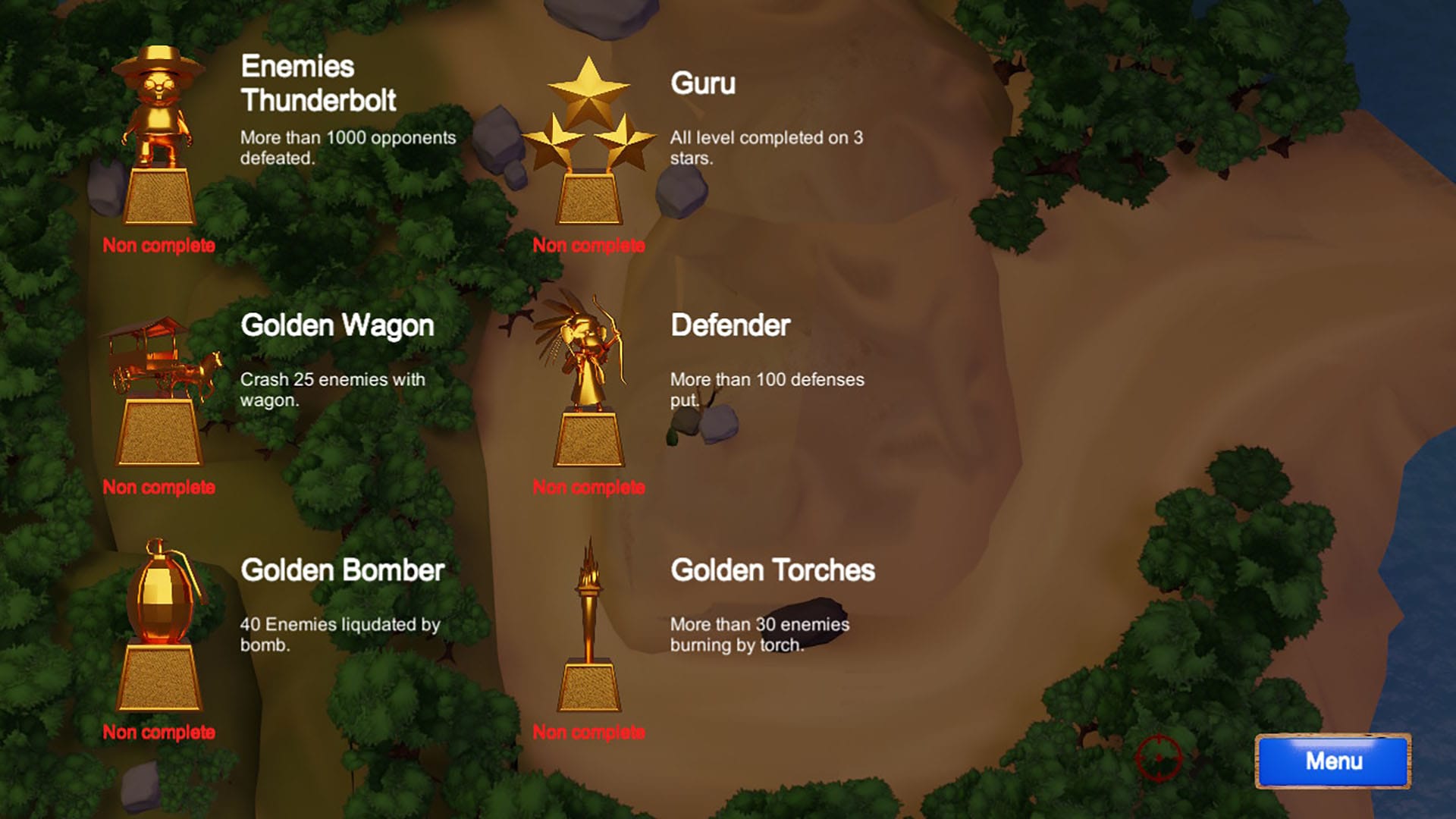Viewport: 1456px width, 819px height.
Task: Return to the Menu with the blue button
Action: coord(1332,761)
